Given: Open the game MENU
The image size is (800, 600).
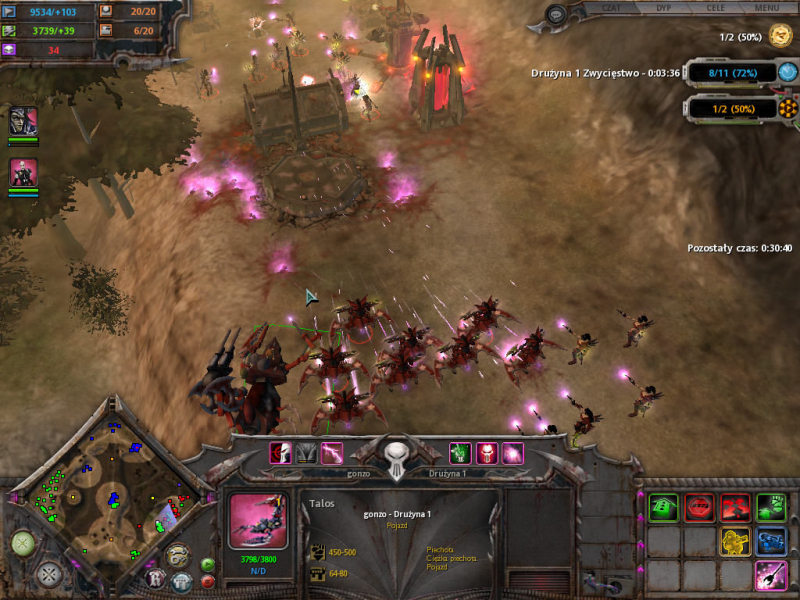Looking at the screenshot, I should [x=767, y=8].
